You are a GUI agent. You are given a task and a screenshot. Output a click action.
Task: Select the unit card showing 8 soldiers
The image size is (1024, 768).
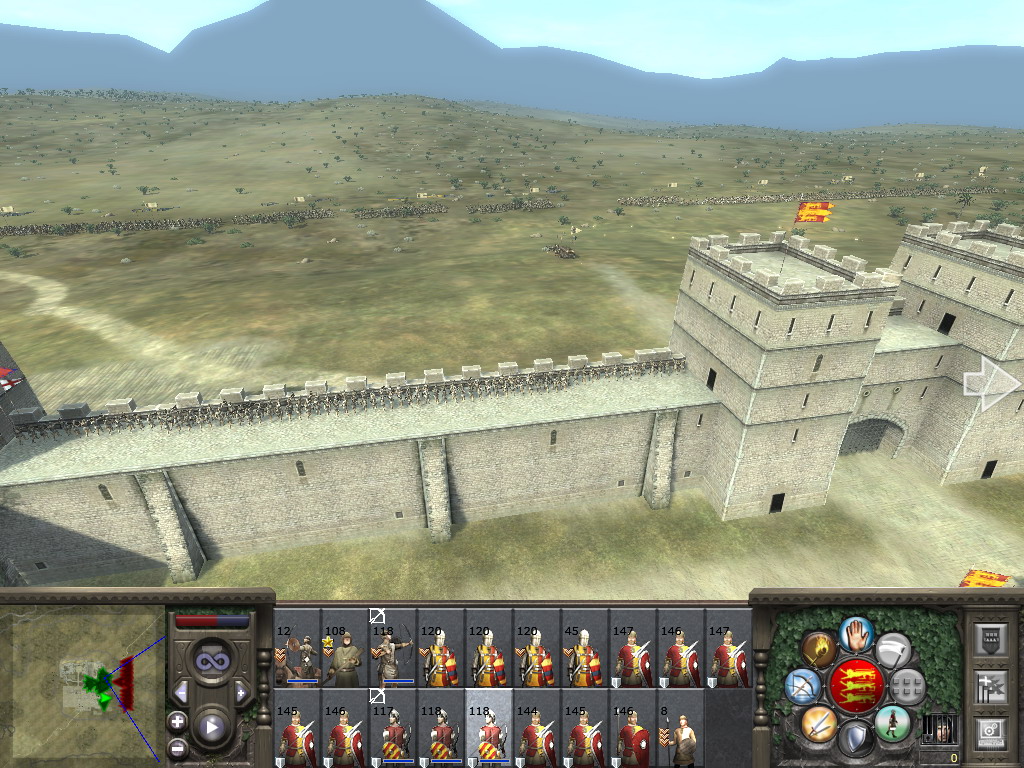click(681, 728)
